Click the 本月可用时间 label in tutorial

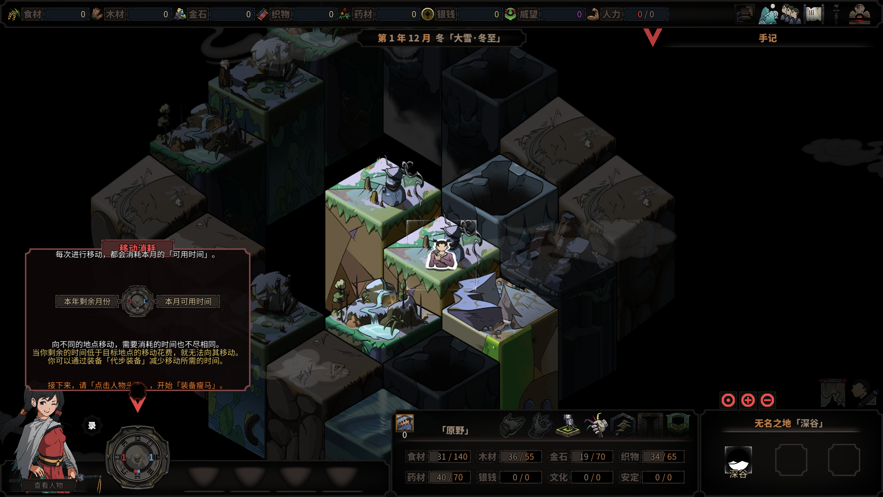coord(188,301)
